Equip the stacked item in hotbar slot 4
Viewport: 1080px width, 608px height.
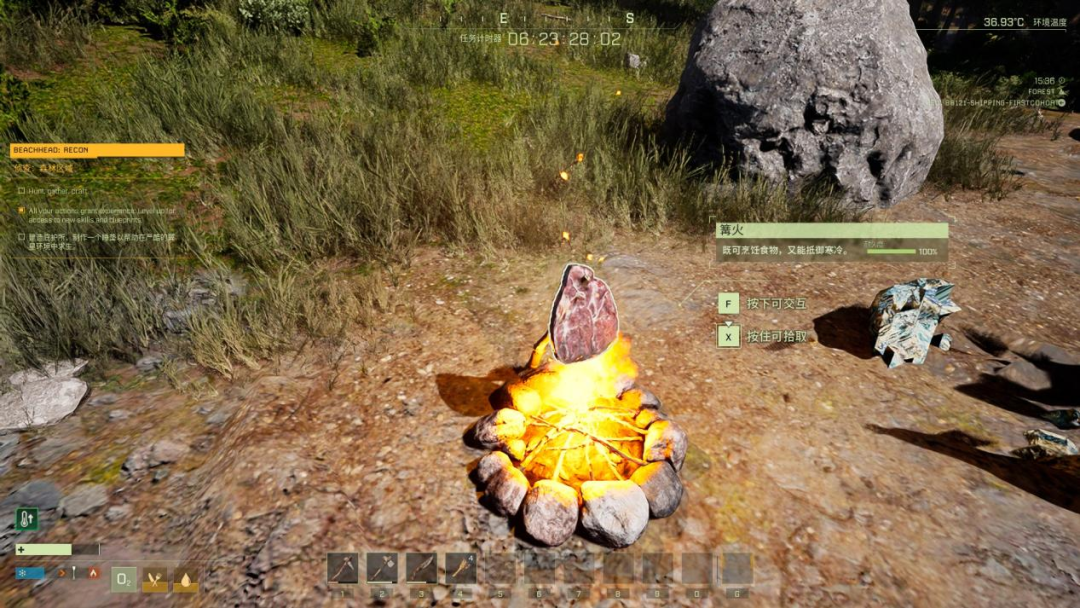click(461, 568)
